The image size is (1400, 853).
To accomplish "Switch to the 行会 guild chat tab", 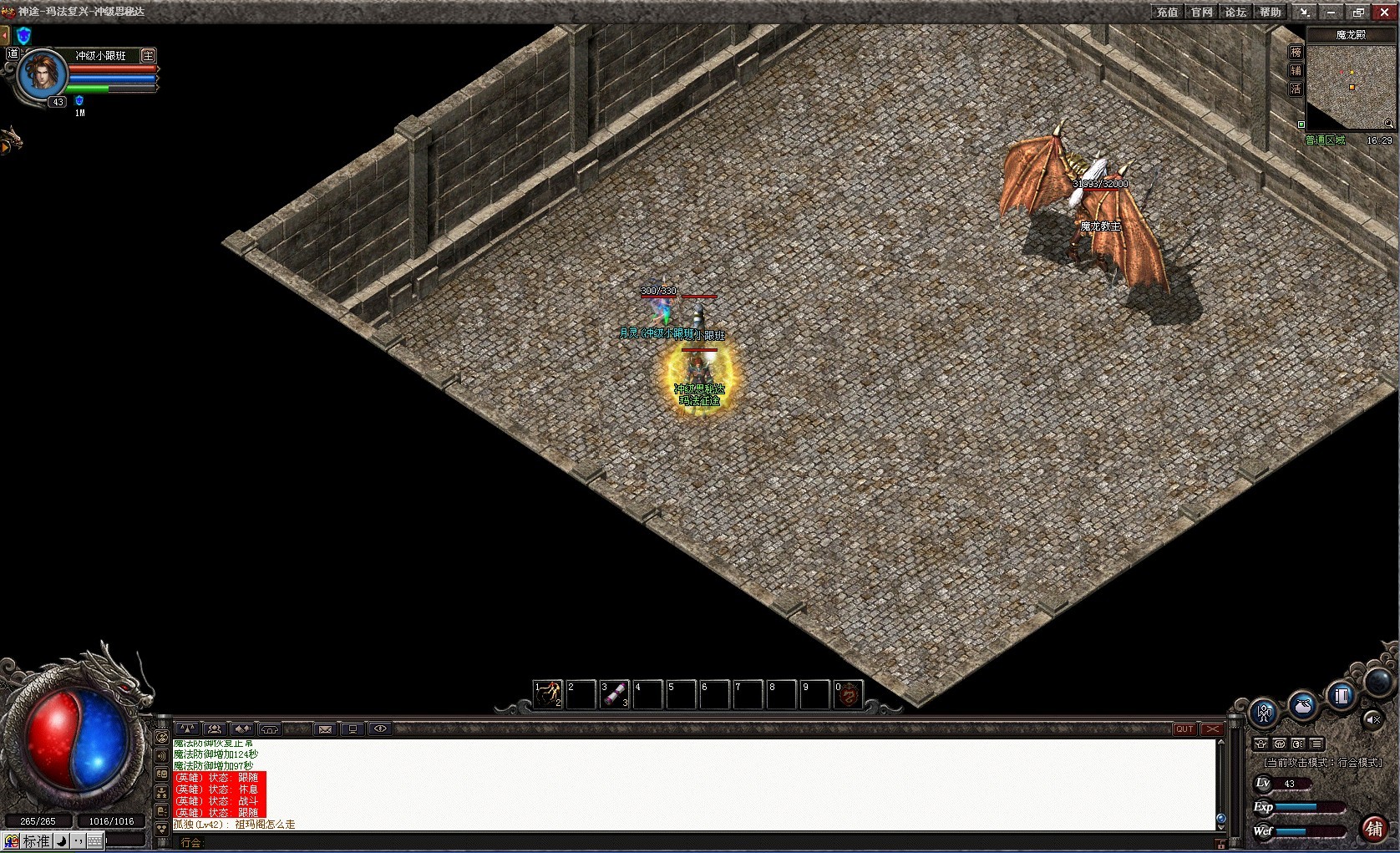I will tap(191, 842).
